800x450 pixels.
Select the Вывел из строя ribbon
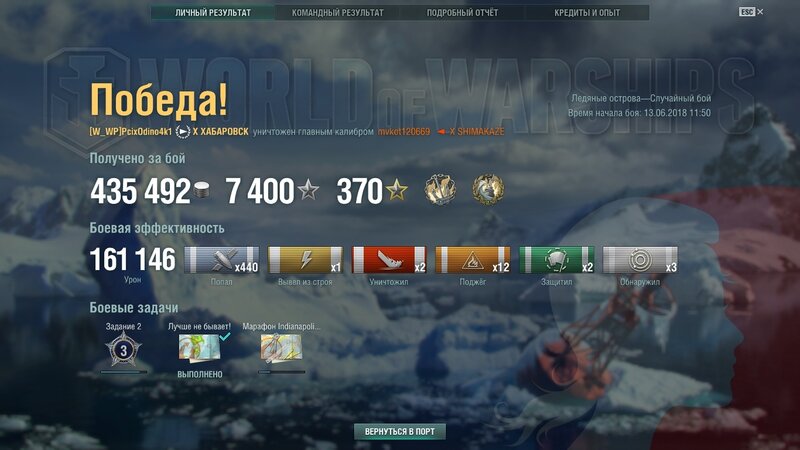pos(306,260)
